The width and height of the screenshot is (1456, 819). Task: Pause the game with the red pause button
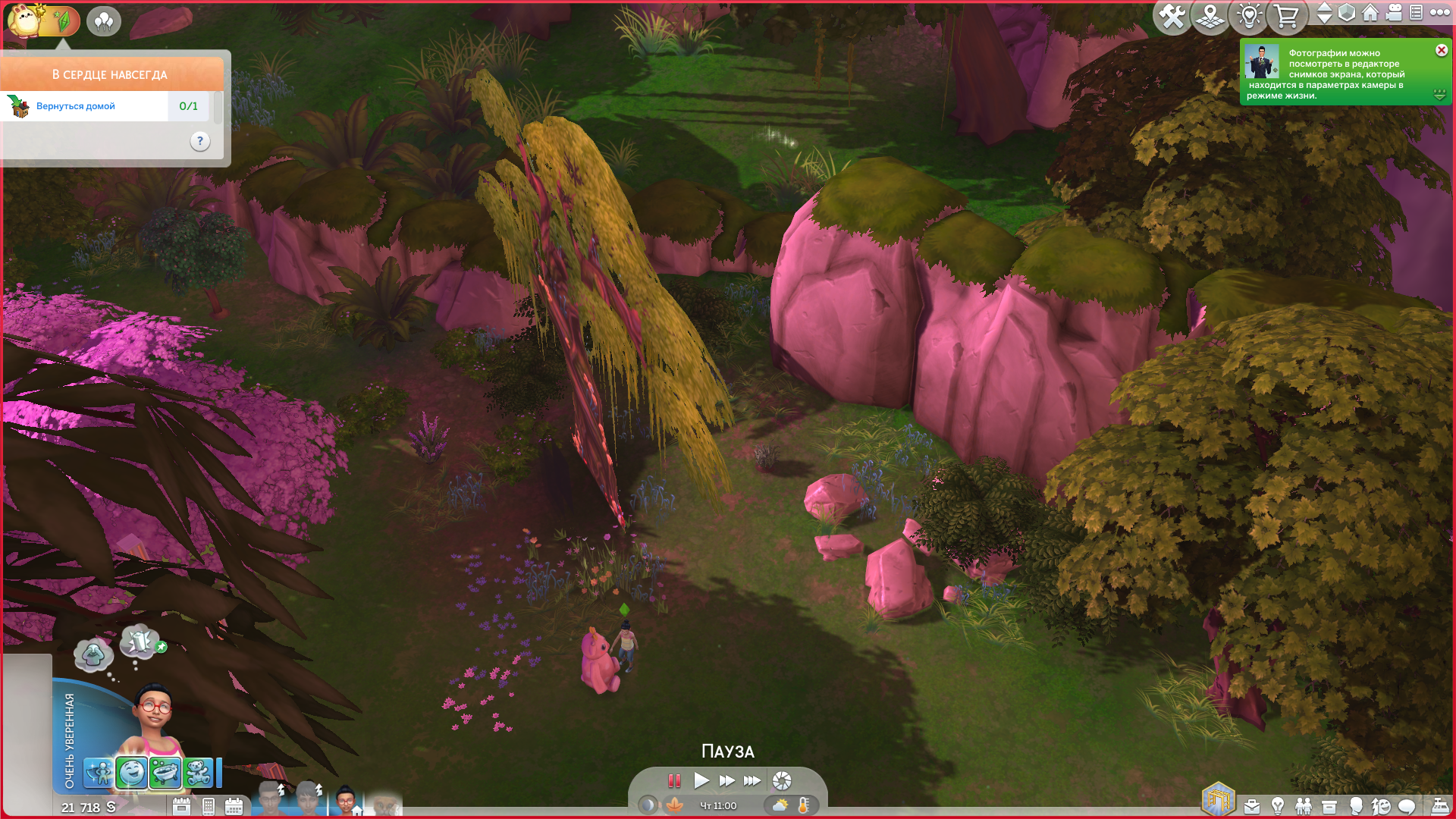[674, 780]
